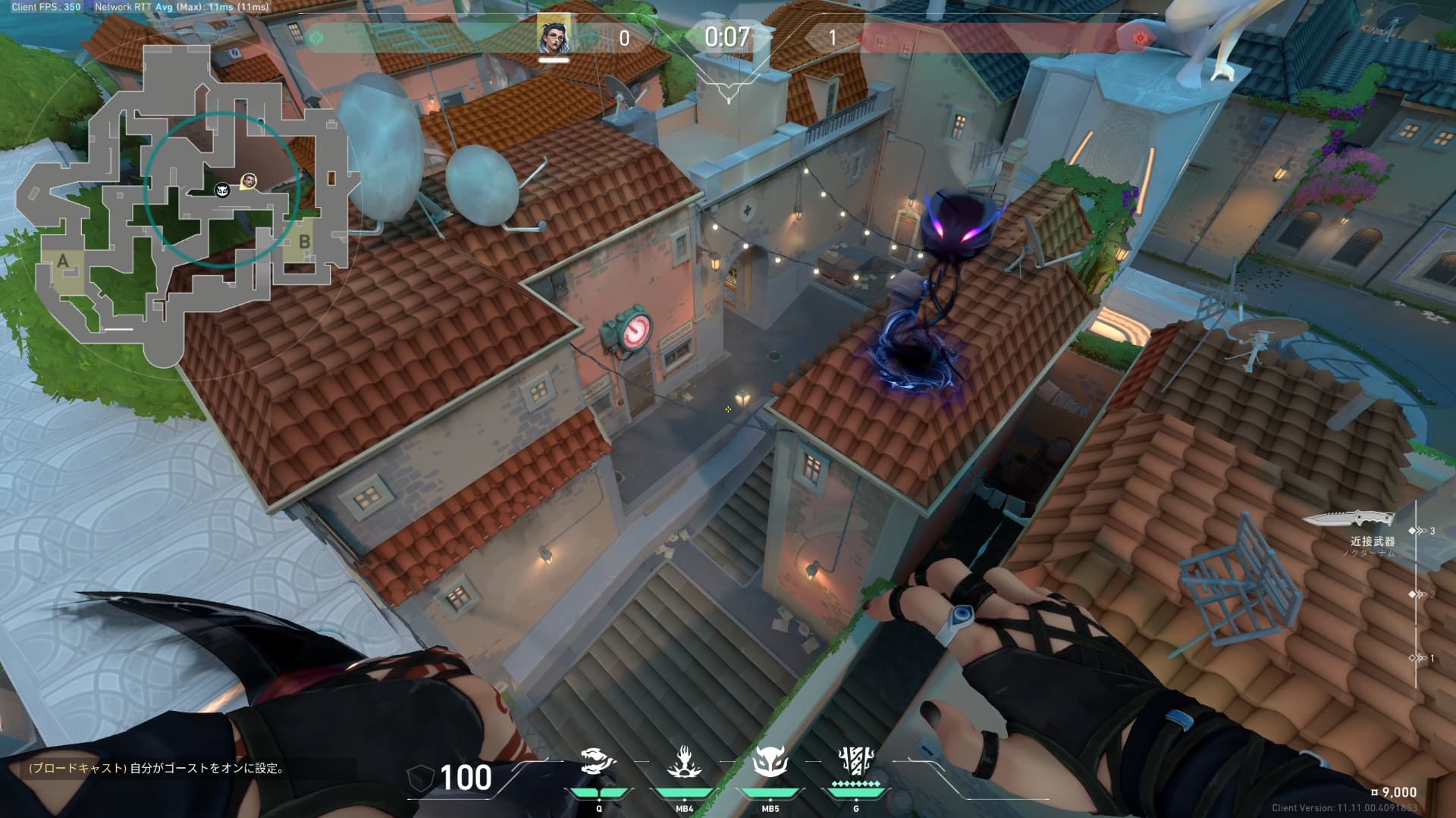Viewport: 1456px width, 818px height.
Task: Use the Haunt ability bound to MB4
Action: [684, 761]
